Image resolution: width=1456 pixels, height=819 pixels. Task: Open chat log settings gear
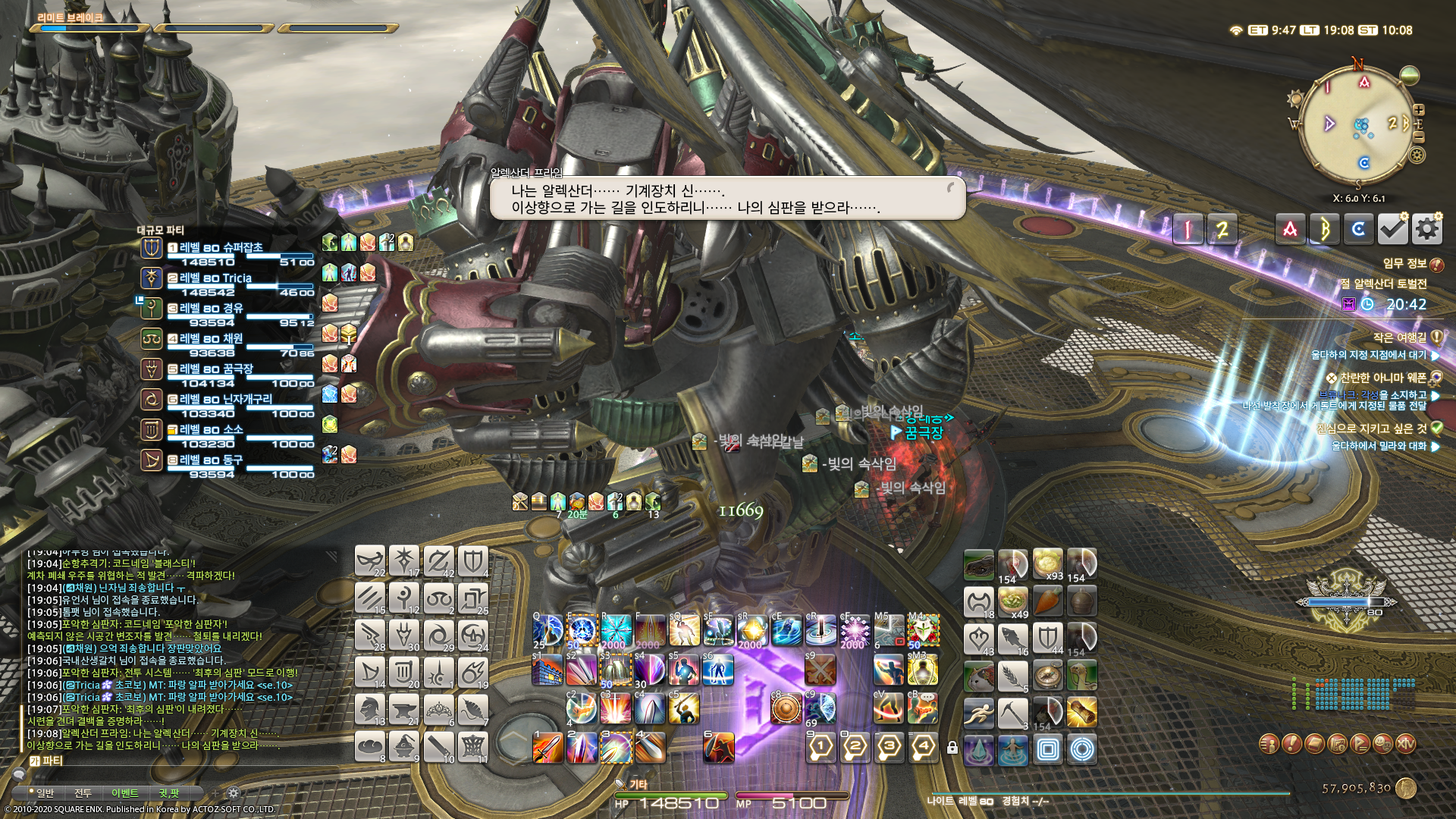[x=234, y=793]
